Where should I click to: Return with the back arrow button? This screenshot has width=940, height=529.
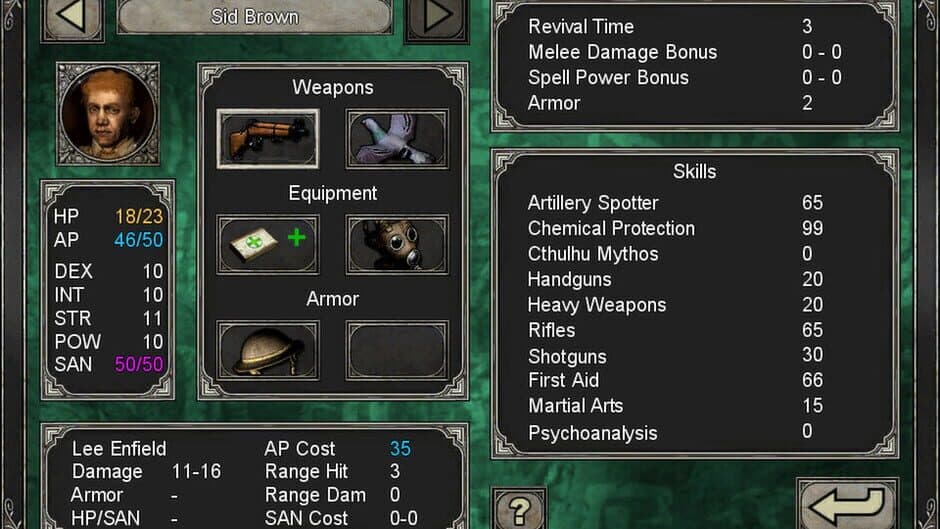pyautogui.click(x=846, y=506)
